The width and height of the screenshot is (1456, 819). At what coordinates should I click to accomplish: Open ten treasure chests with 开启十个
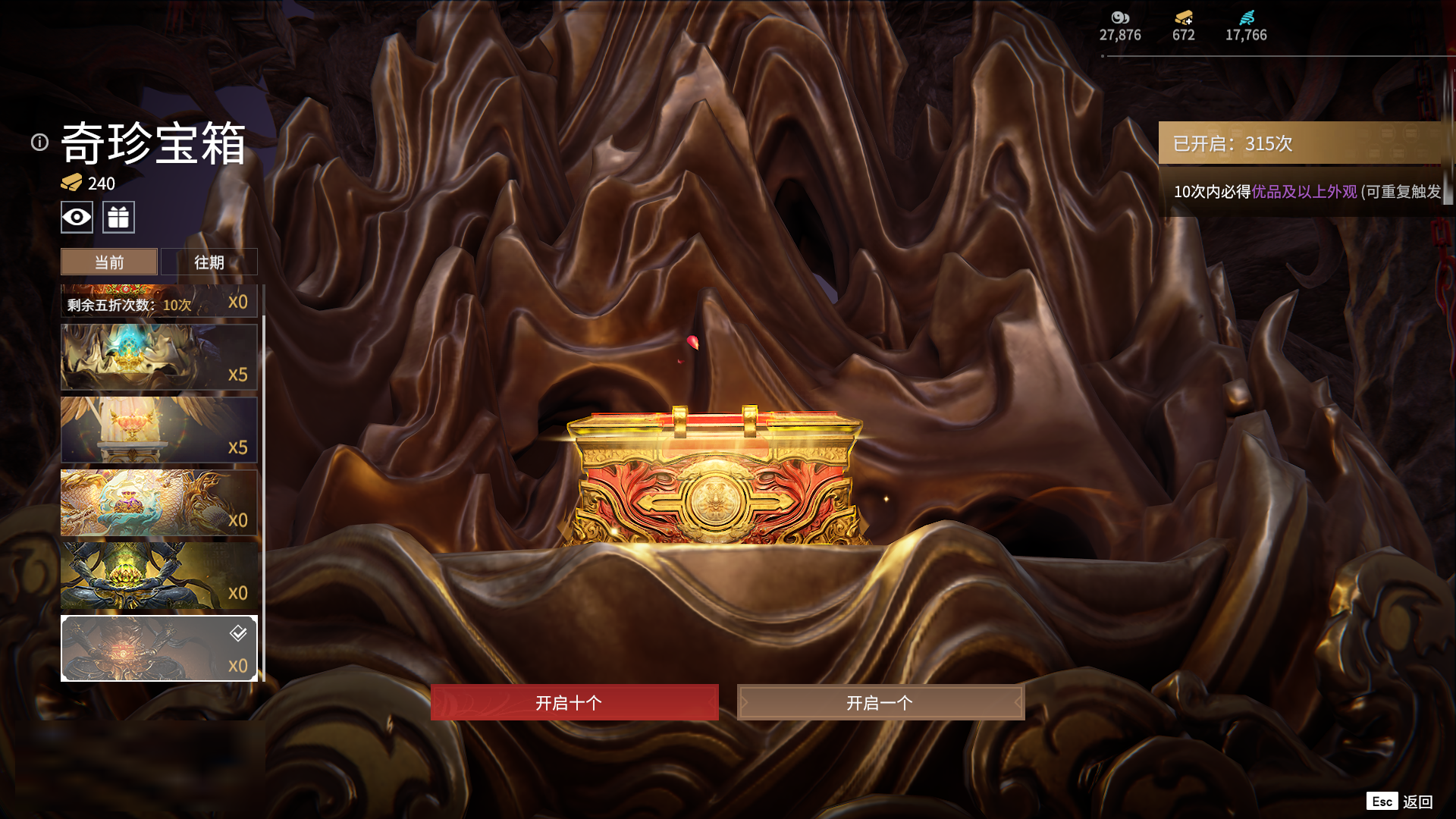[x=574, y=702]
